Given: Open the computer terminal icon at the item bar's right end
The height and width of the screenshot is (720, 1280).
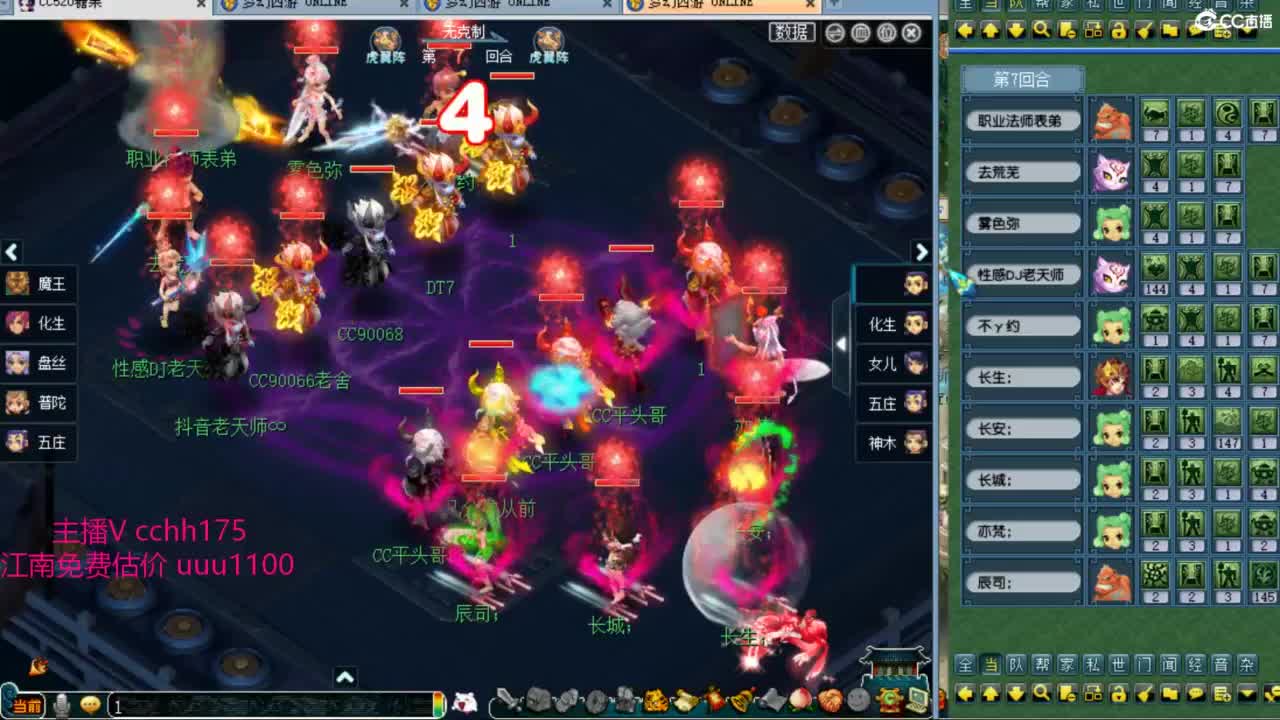Looking at the screenshot, I should pos(916,698).
